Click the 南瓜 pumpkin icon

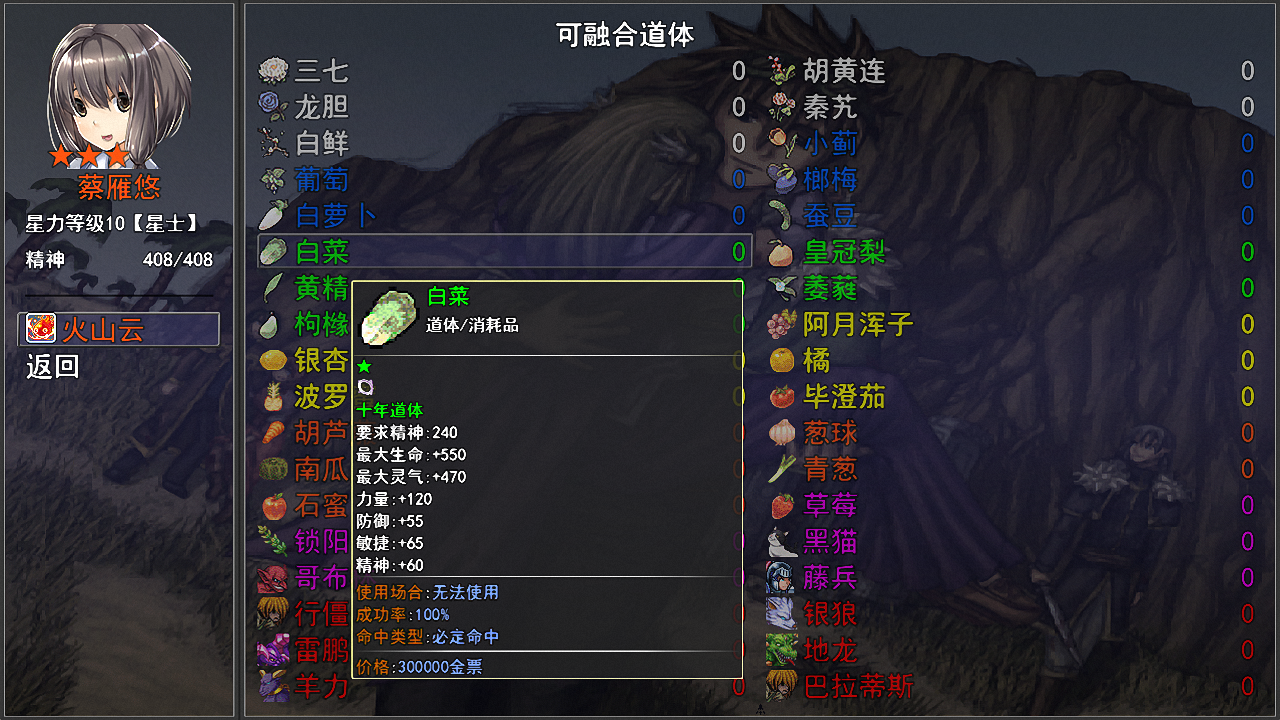tap(272, 468)
